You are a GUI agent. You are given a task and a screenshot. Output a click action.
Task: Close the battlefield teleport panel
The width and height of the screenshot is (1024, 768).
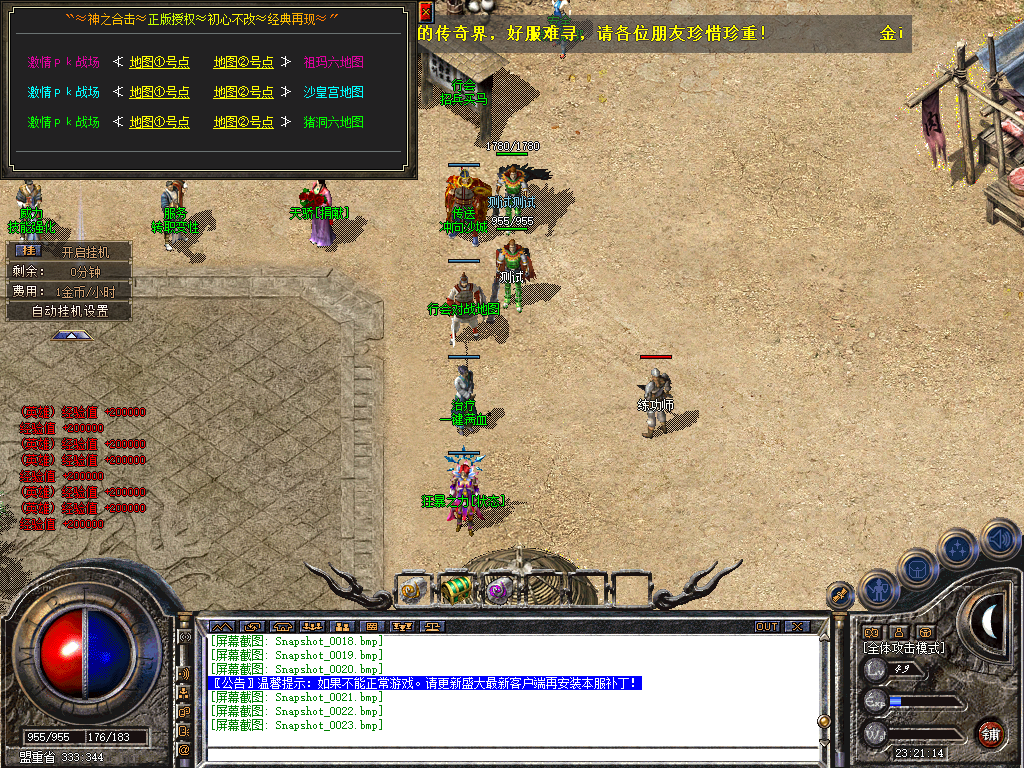pos(425,12)
